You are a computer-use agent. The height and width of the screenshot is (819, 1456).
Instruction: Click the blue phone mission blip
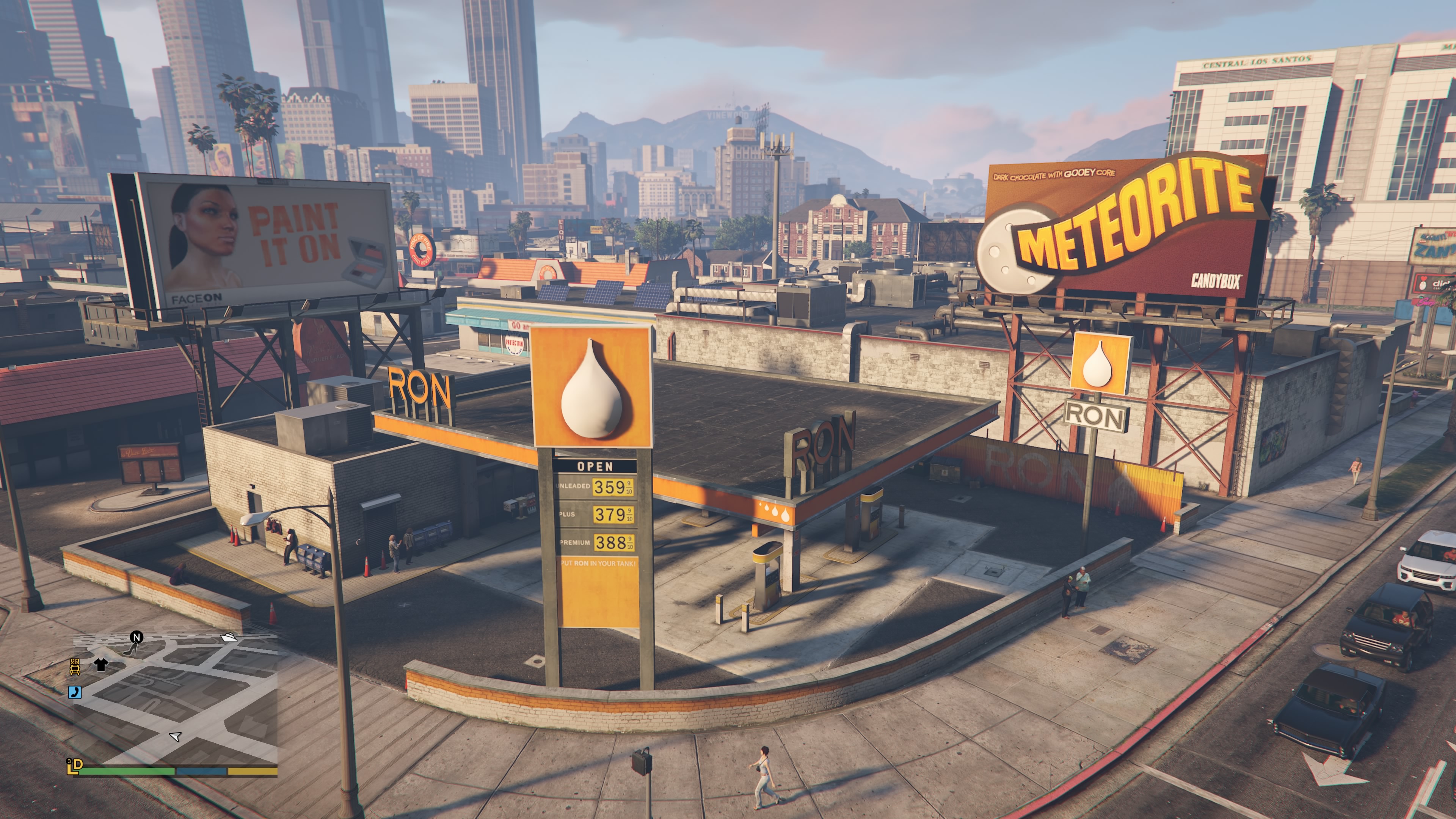[x=75, y=692]
